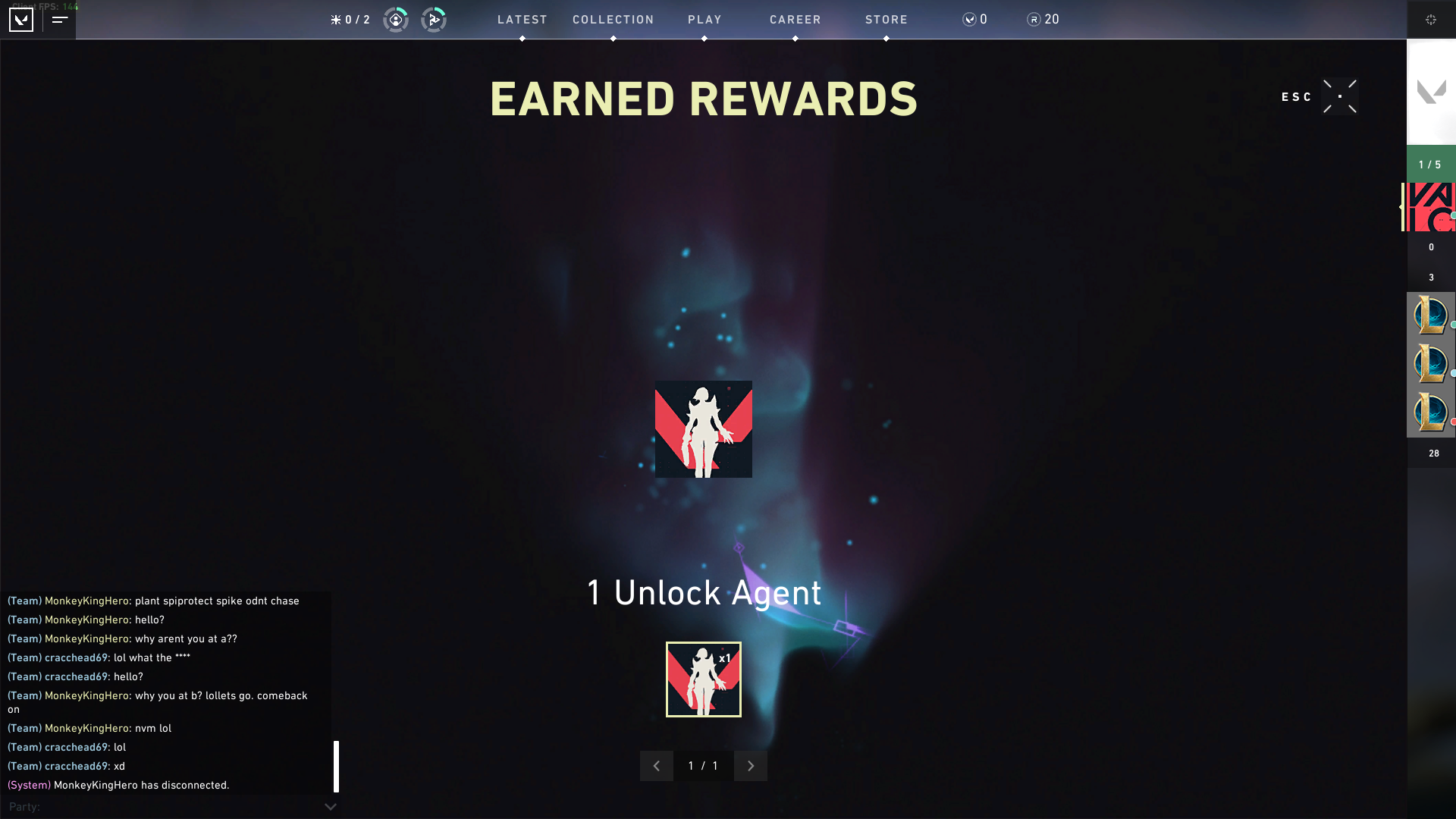Click the 1/5 social panel counter
The width and height of the screenshot is (1456, 819).
[1430, 164]
